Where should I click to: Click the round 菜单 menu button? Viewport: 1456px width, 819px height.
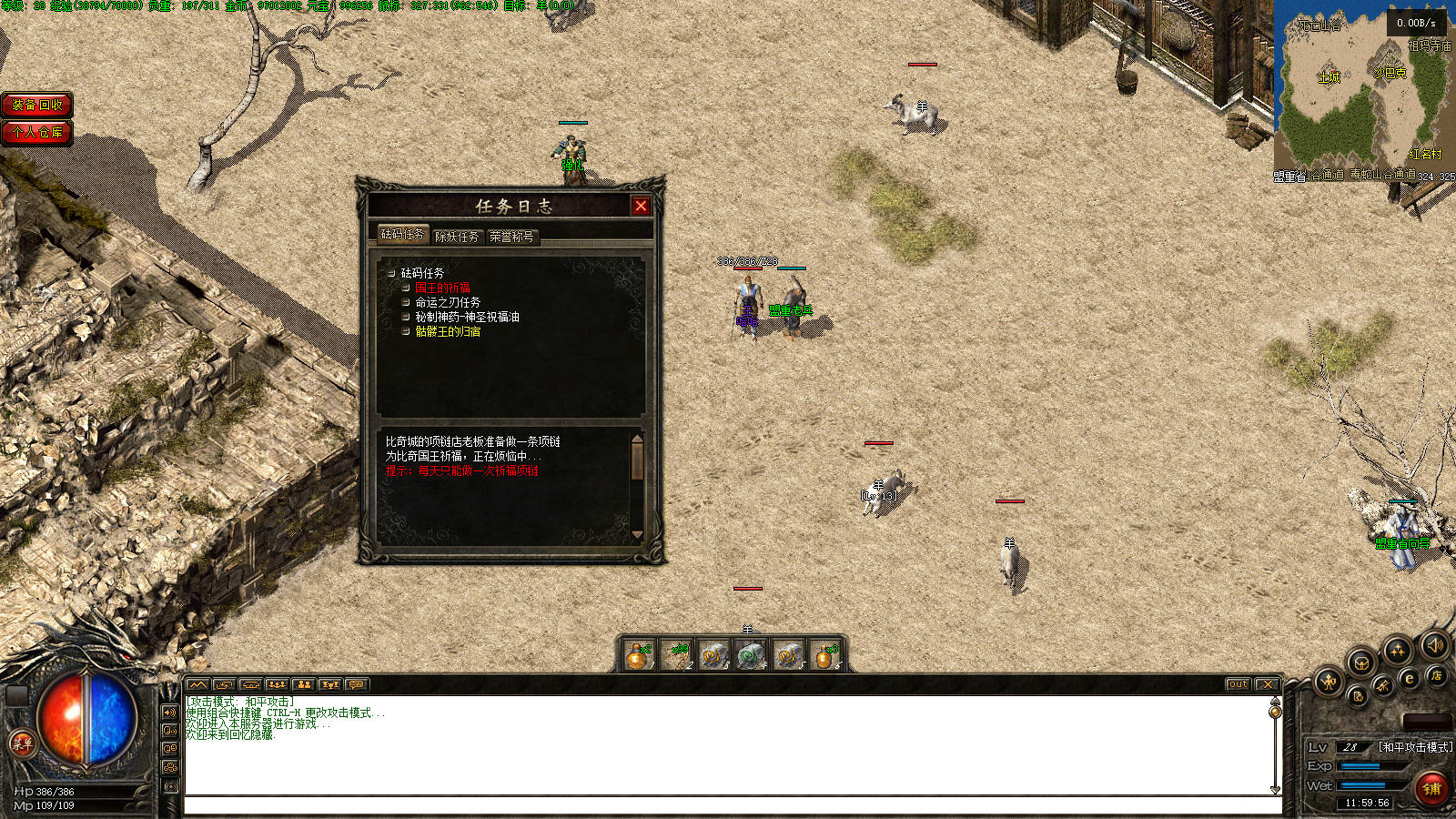(x=22, y=743)
